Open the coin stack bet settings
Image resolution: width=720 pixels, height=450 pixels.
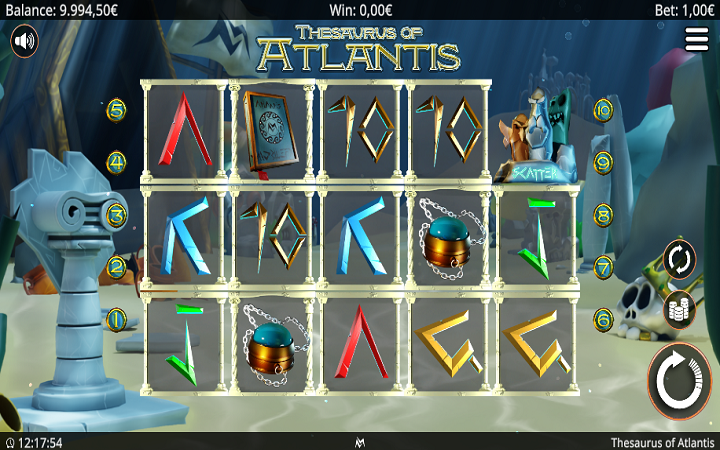[679, 309]
